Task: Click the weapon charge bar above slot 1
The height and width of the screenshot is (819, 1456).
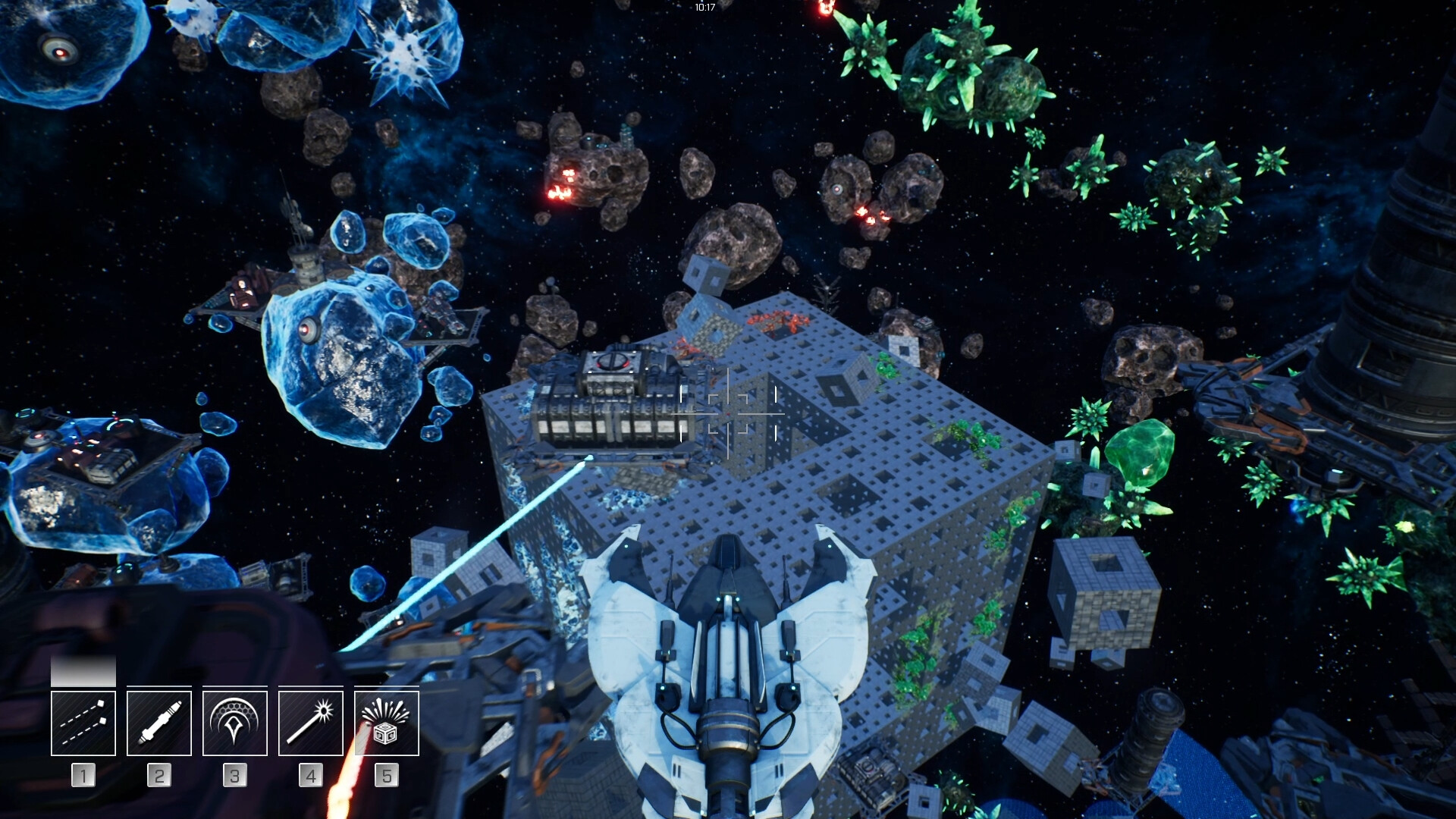Action: pyautogui.click(x=82, y=672)
